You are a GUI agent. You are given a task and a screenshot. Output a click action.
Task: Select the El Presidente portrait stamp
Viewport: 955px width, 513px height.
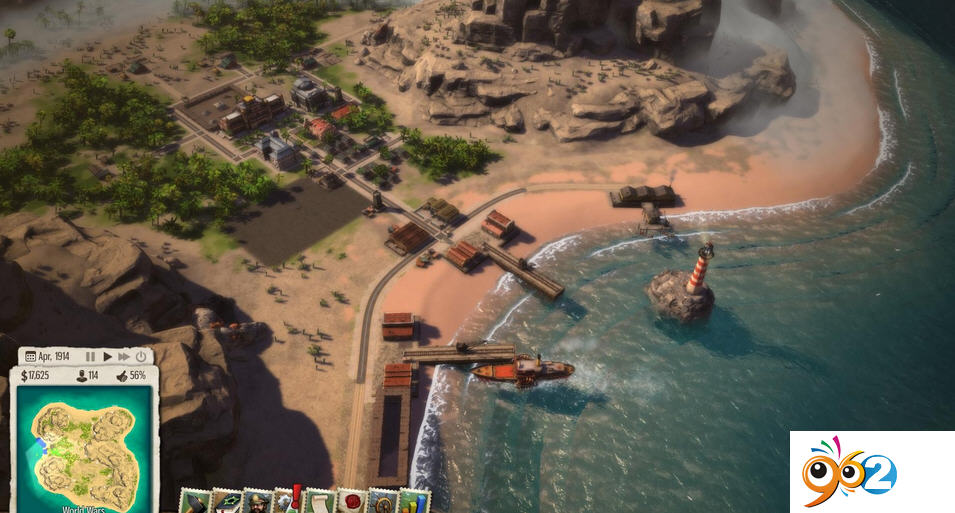tap(257, 502)
